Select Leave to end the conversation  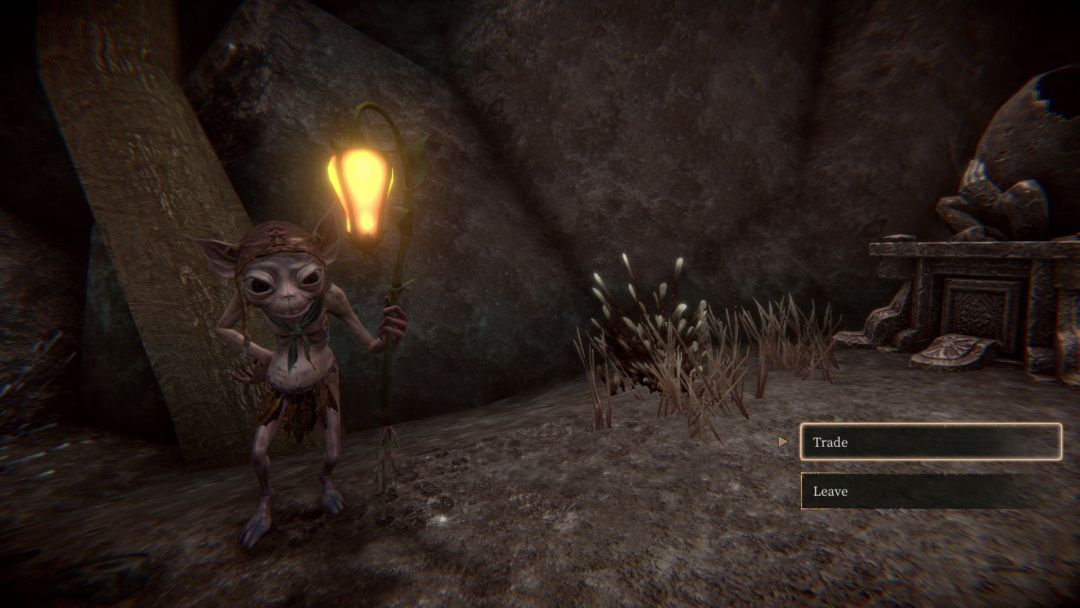pos(930,491)
